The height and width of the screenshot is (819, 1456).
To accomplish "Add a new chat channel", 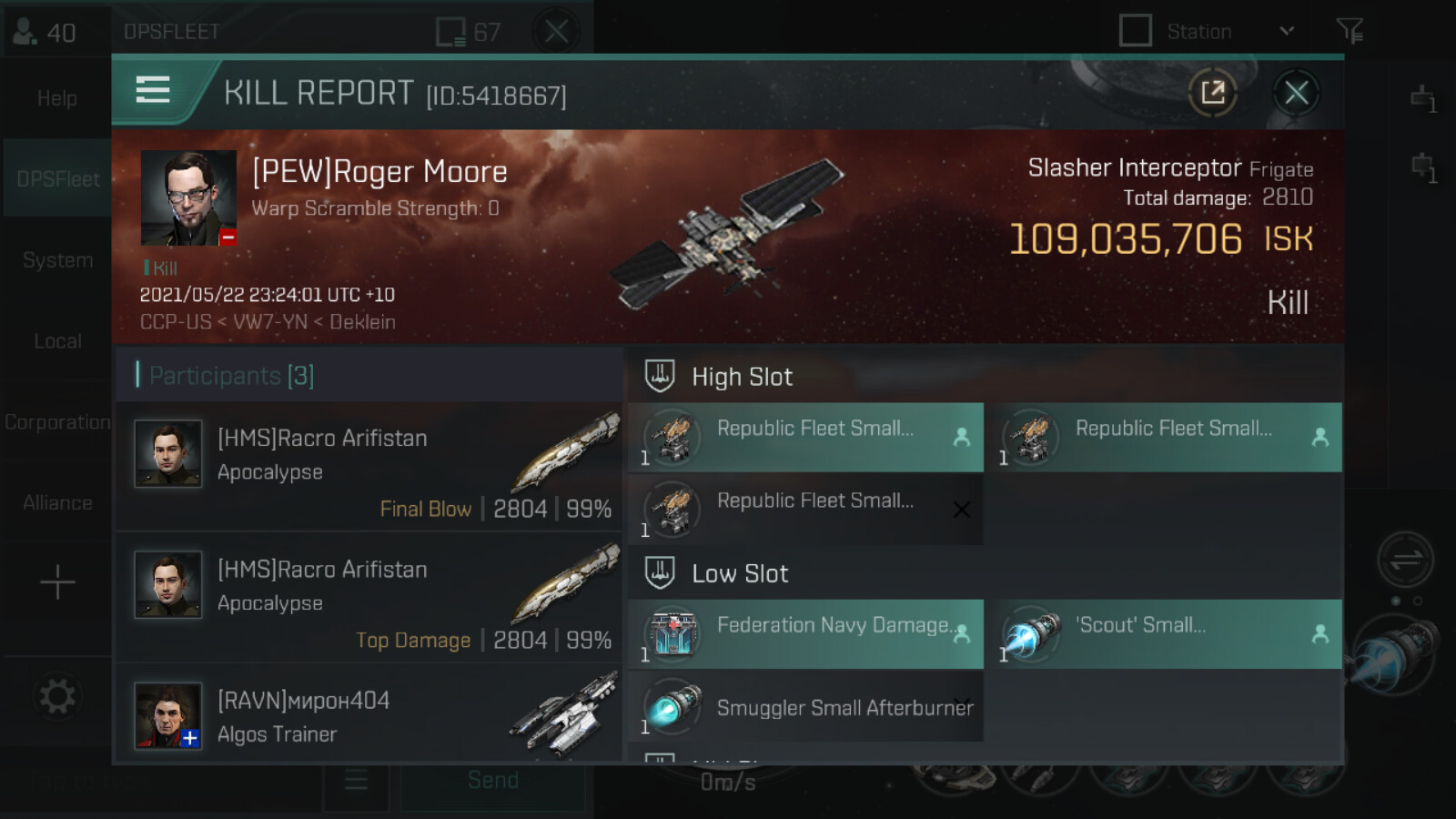I will point(57,582).
